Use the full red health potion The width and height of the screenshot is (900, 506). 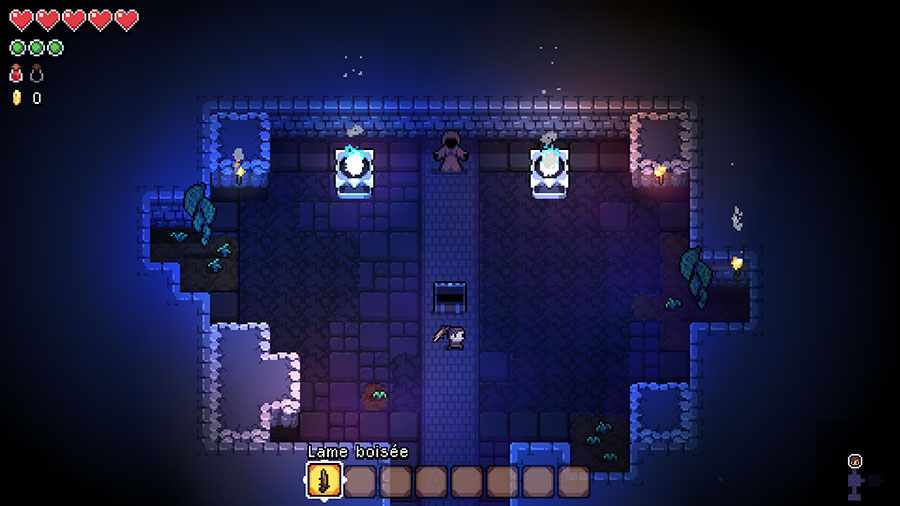click(x=16, y=73)
